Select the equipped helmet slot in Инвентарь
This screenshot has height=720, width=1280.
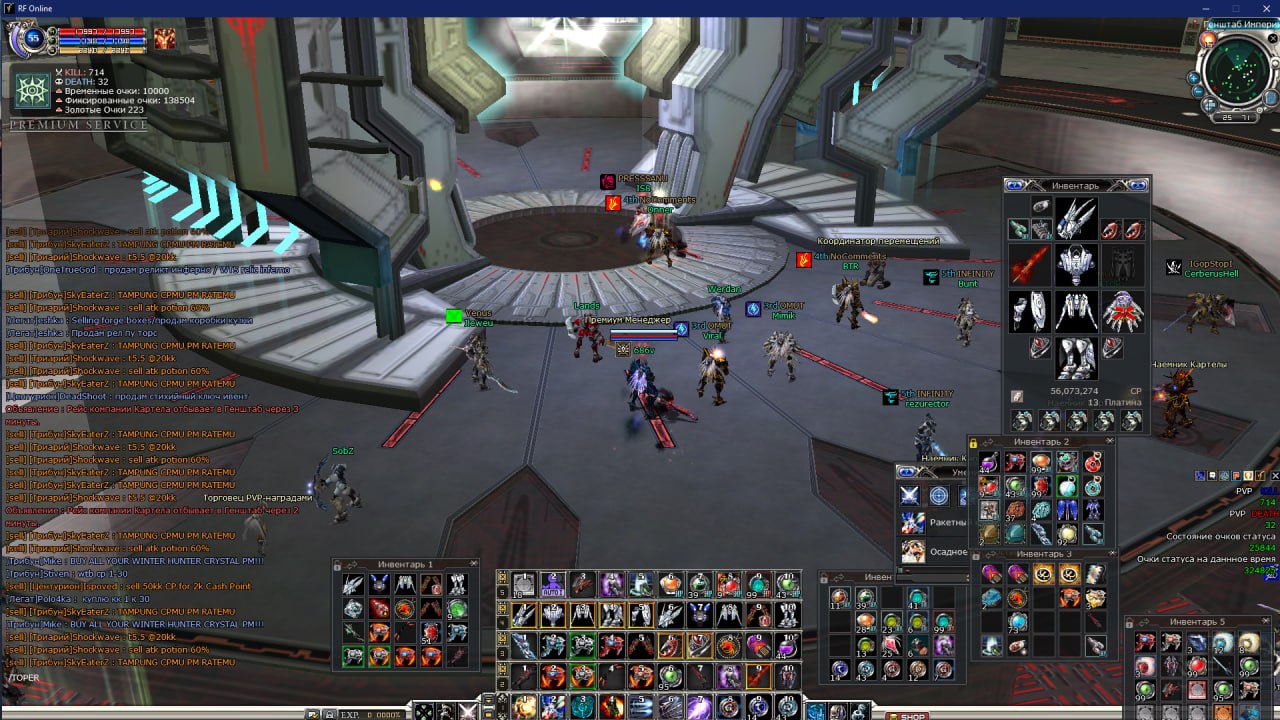point(1076,218)
